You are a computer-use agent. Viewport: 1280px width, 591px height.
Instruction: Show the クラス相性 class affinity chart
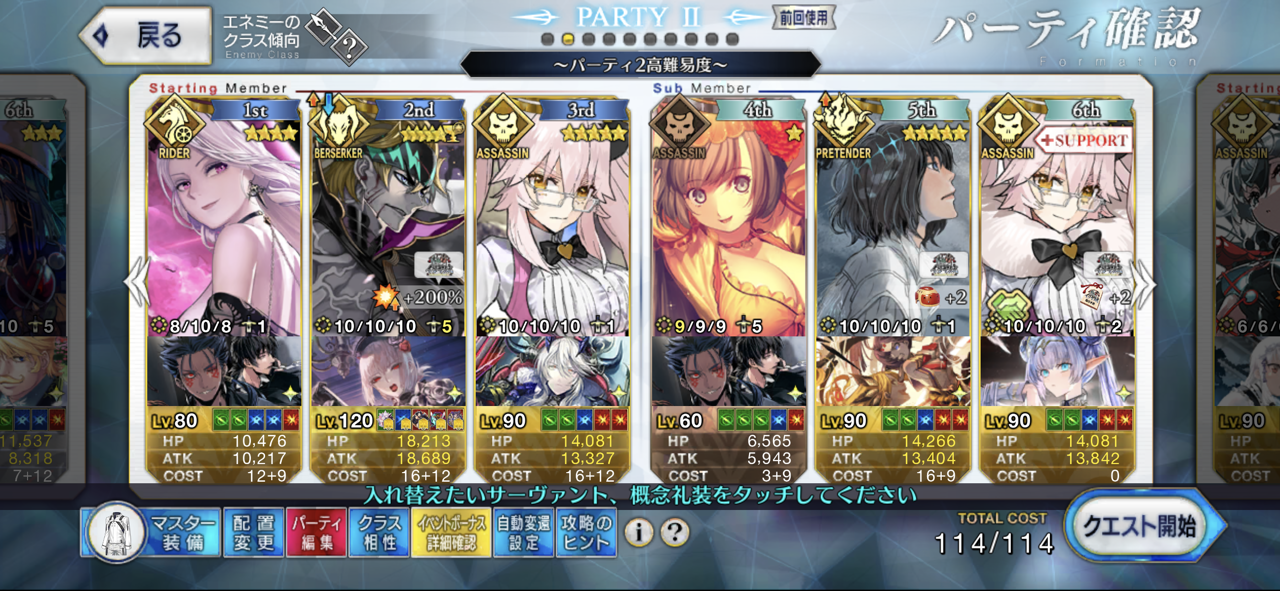[380, 533]
